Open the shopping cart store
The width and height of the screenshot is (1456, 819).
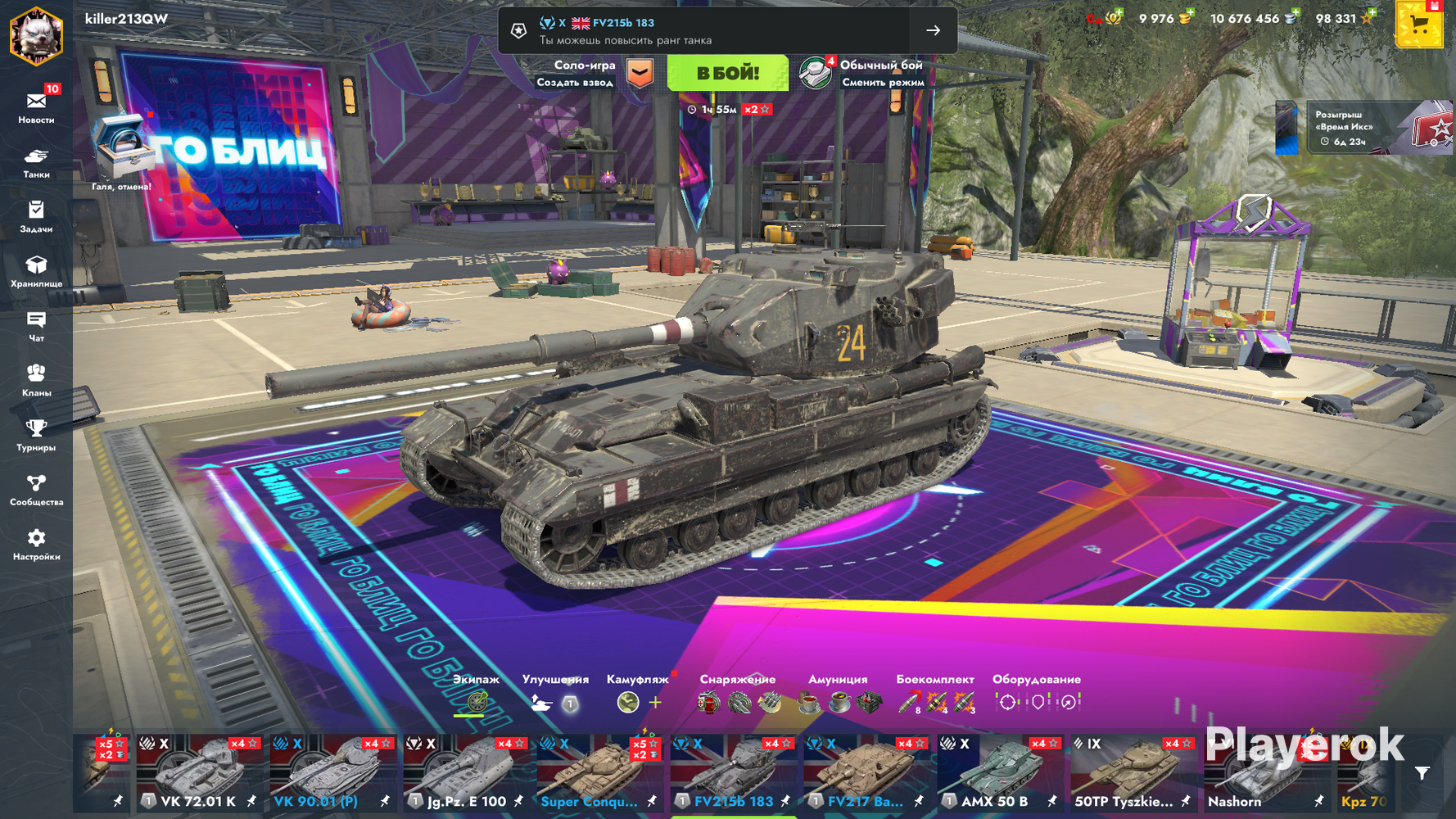pyautogui.click(x=1418, y=25)
